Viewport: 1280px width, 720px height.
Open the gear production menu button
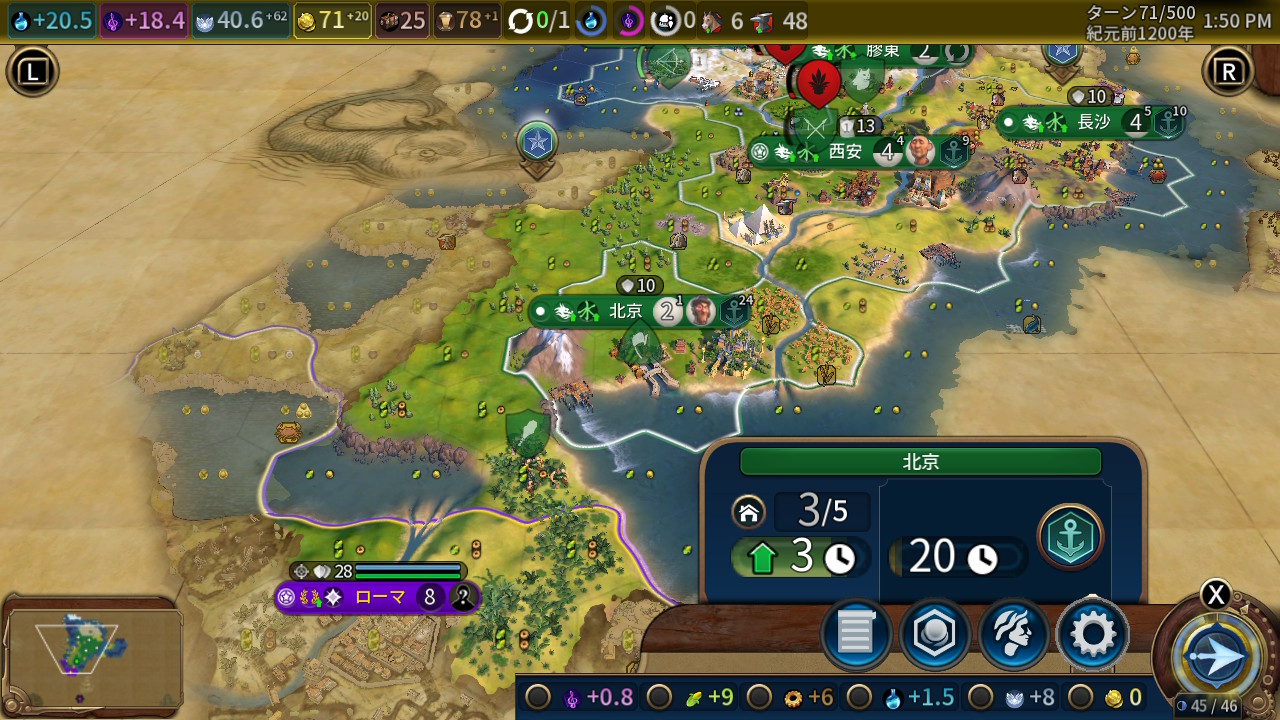(x=1092, y=634)
